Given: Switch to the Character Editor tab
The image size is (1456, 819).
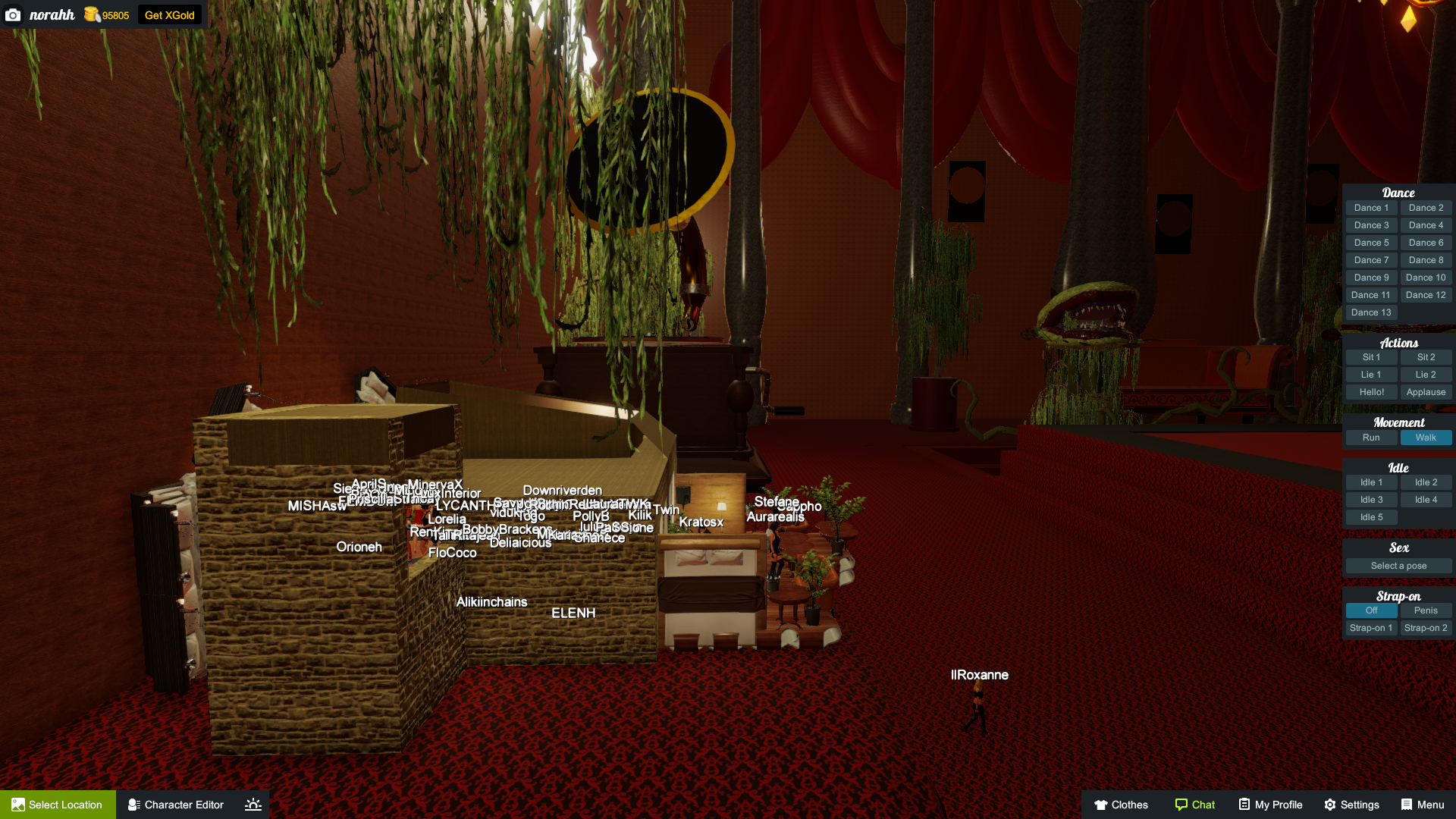Looking at the screenshot, I should tap(175, 805).
